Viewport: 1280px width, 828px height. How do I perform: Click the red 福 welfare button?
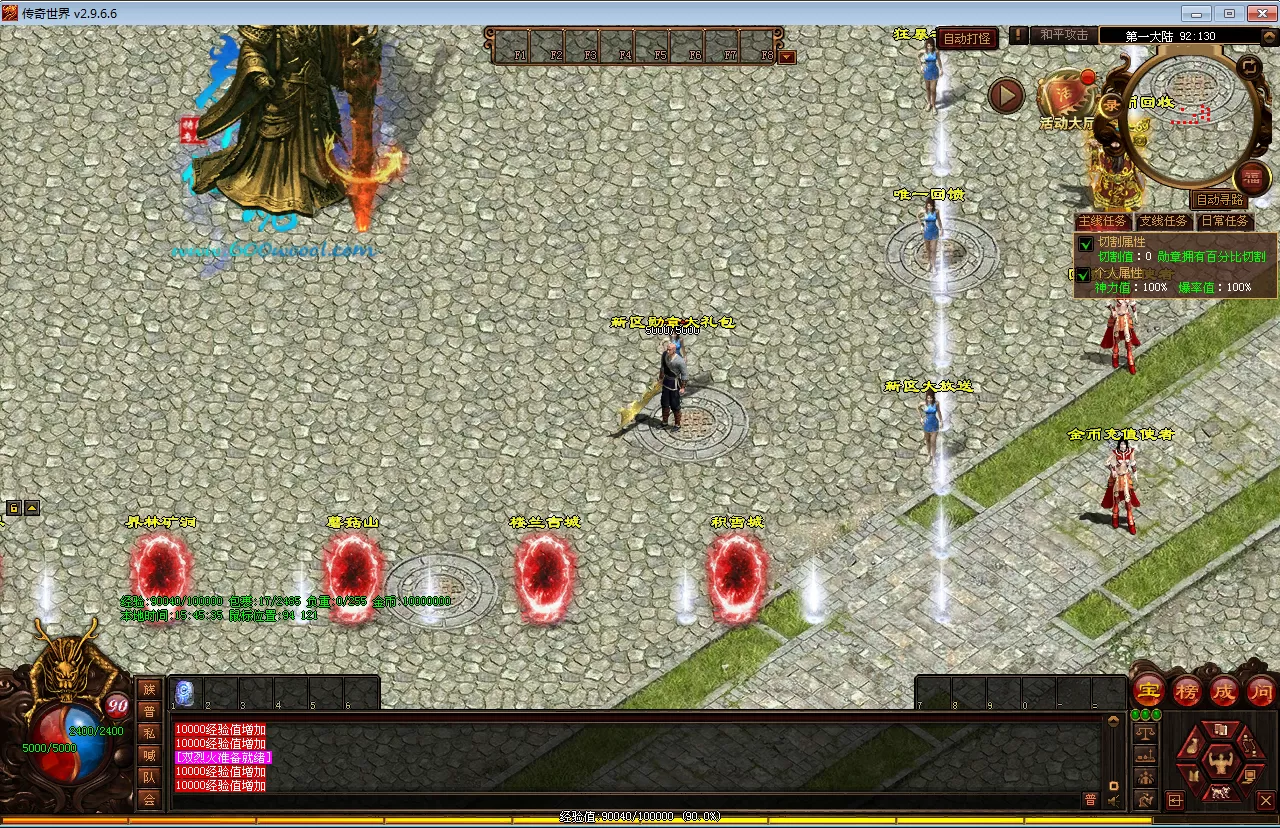(1251, 177)
